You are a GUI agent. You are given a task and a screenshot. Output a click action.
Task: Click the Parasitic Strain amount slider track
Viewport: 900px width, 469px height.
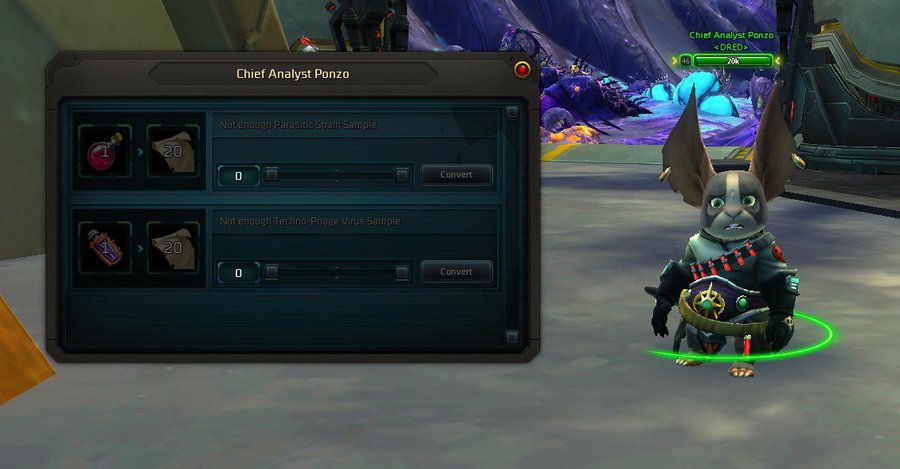[336, 175]
